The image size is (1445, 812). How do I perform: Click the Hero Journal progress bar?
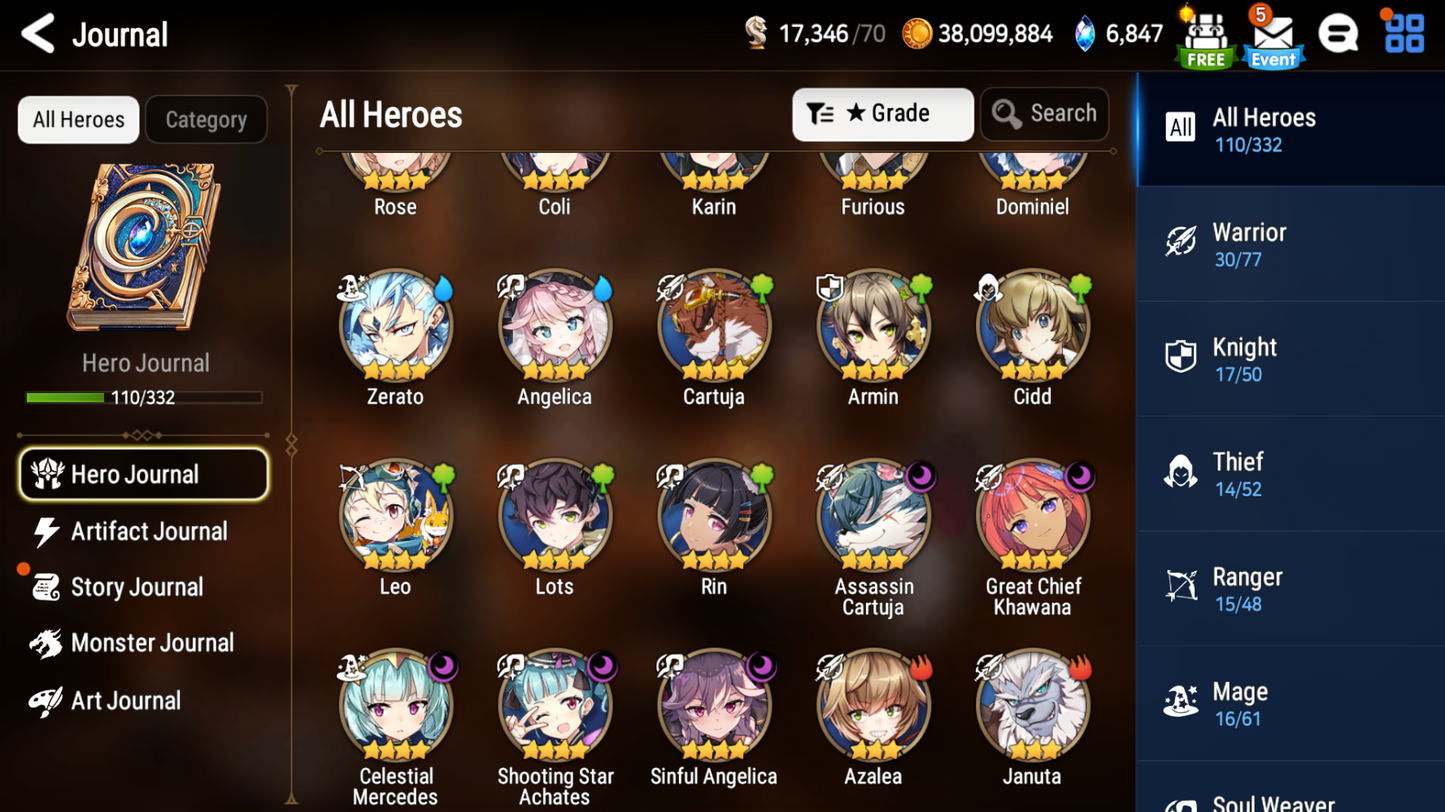click(x=145, y=396)
